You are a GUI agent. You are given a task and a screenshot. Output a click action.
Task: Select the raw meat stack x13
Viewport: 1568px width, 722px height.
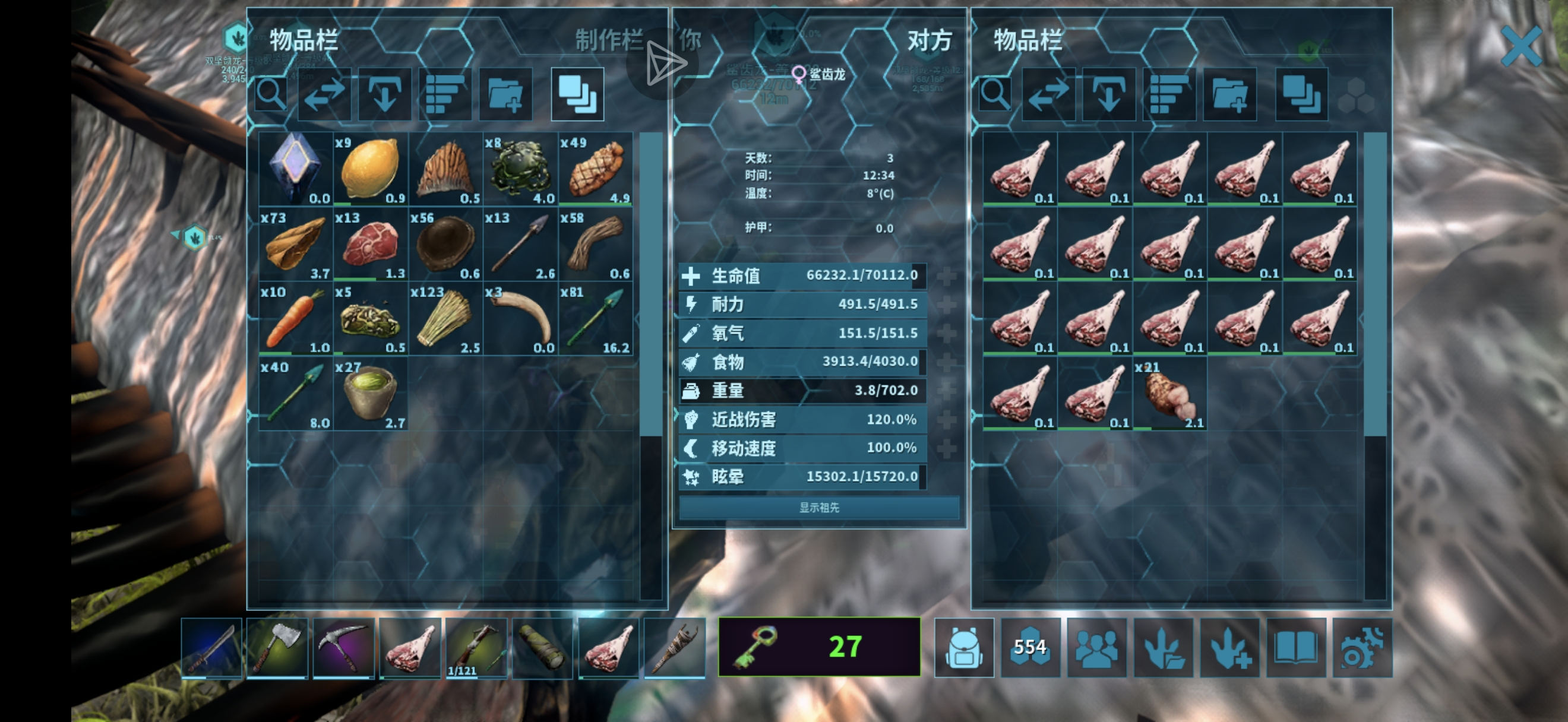[370, 244]
